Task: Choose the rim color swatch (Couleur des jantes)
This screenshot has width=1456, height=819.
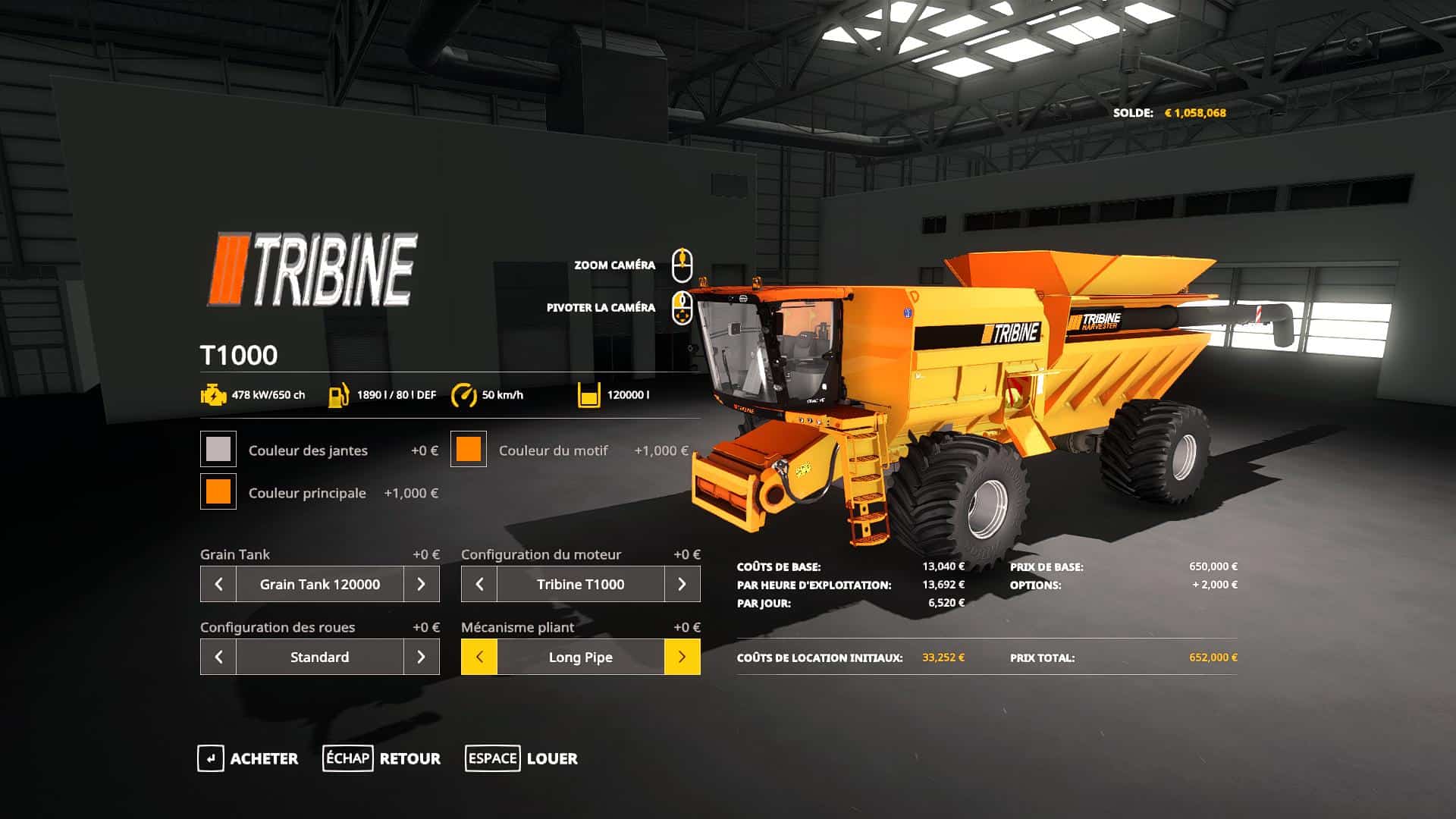Action: coord(218,449)
